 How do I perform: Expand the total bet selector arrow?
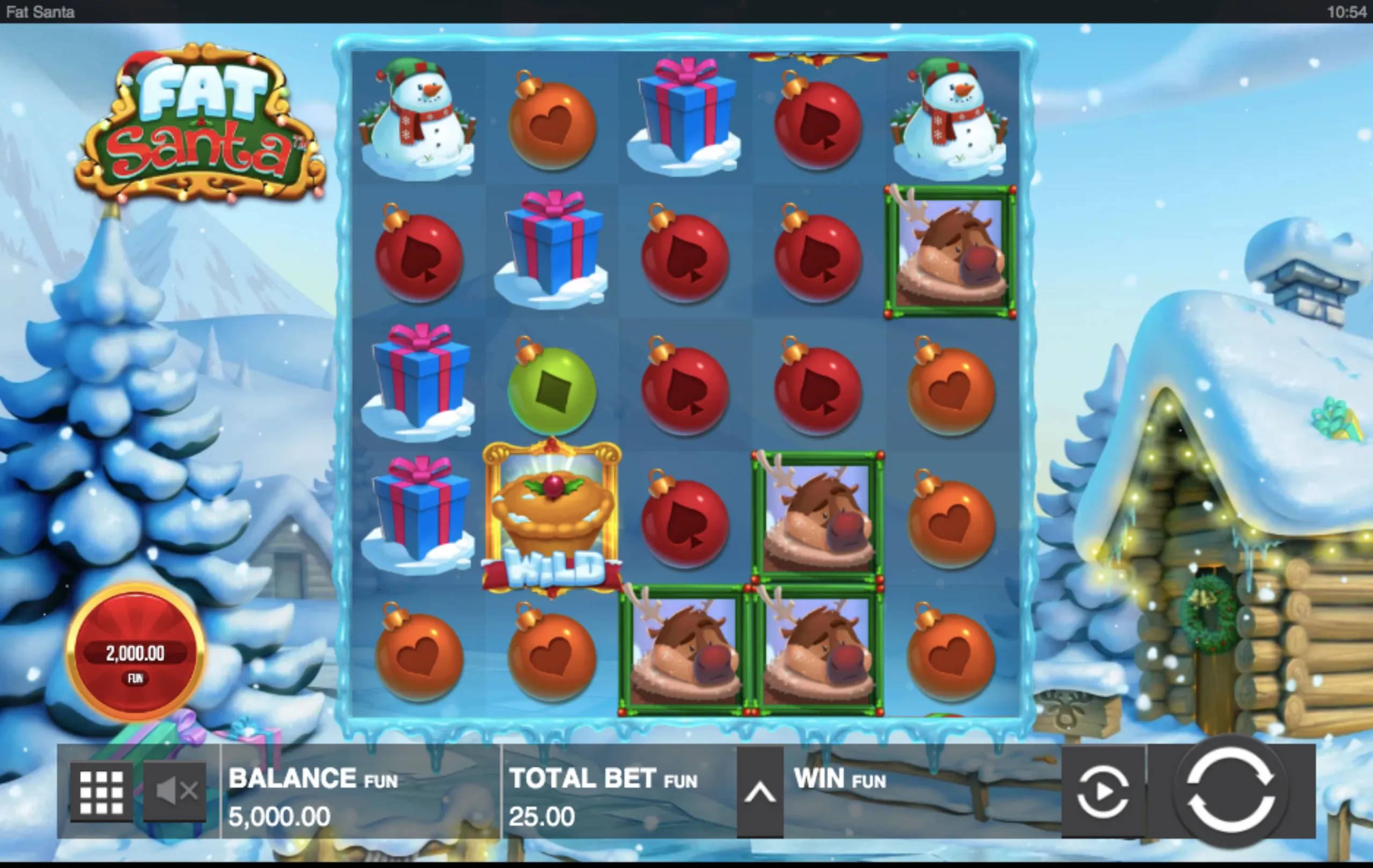tap(759, 792)
